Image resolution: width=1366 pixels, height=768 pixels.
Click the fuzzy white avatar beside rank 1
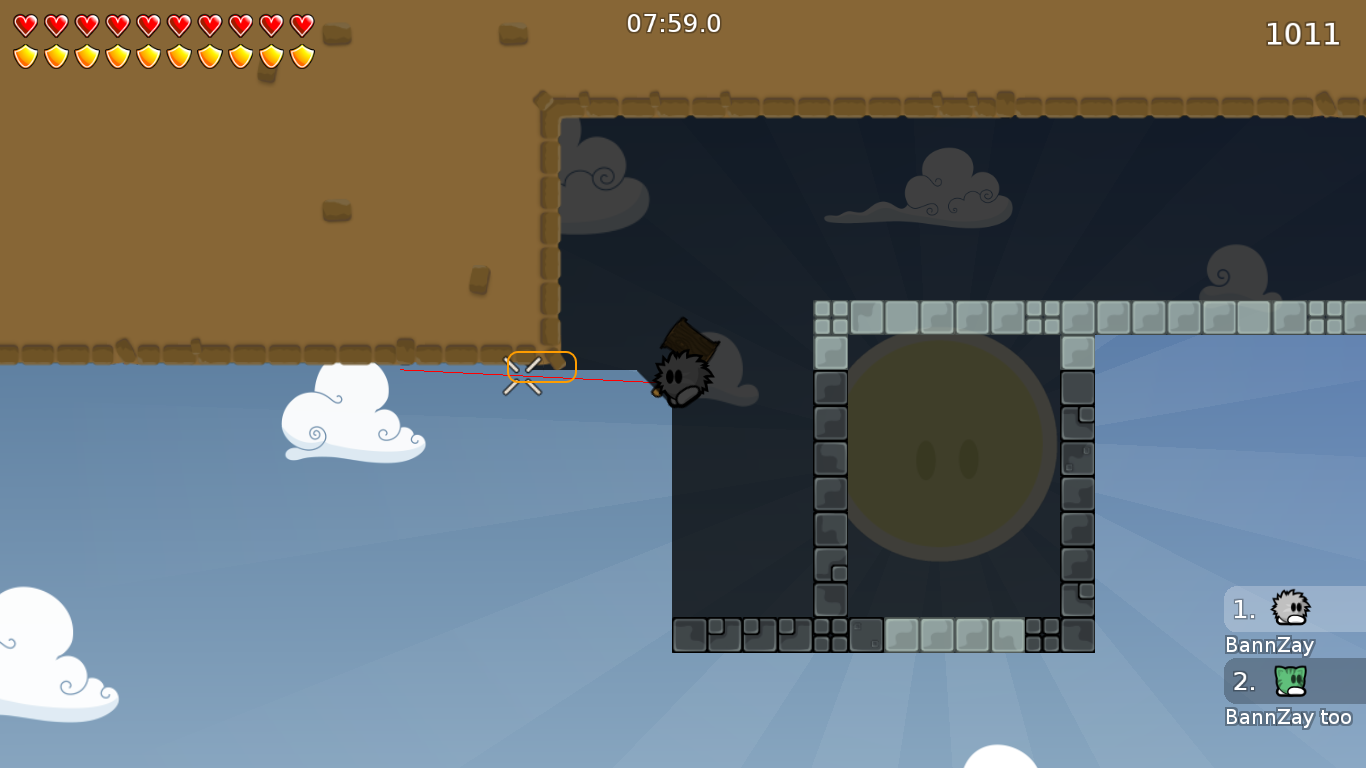(x=1291, y=608)
